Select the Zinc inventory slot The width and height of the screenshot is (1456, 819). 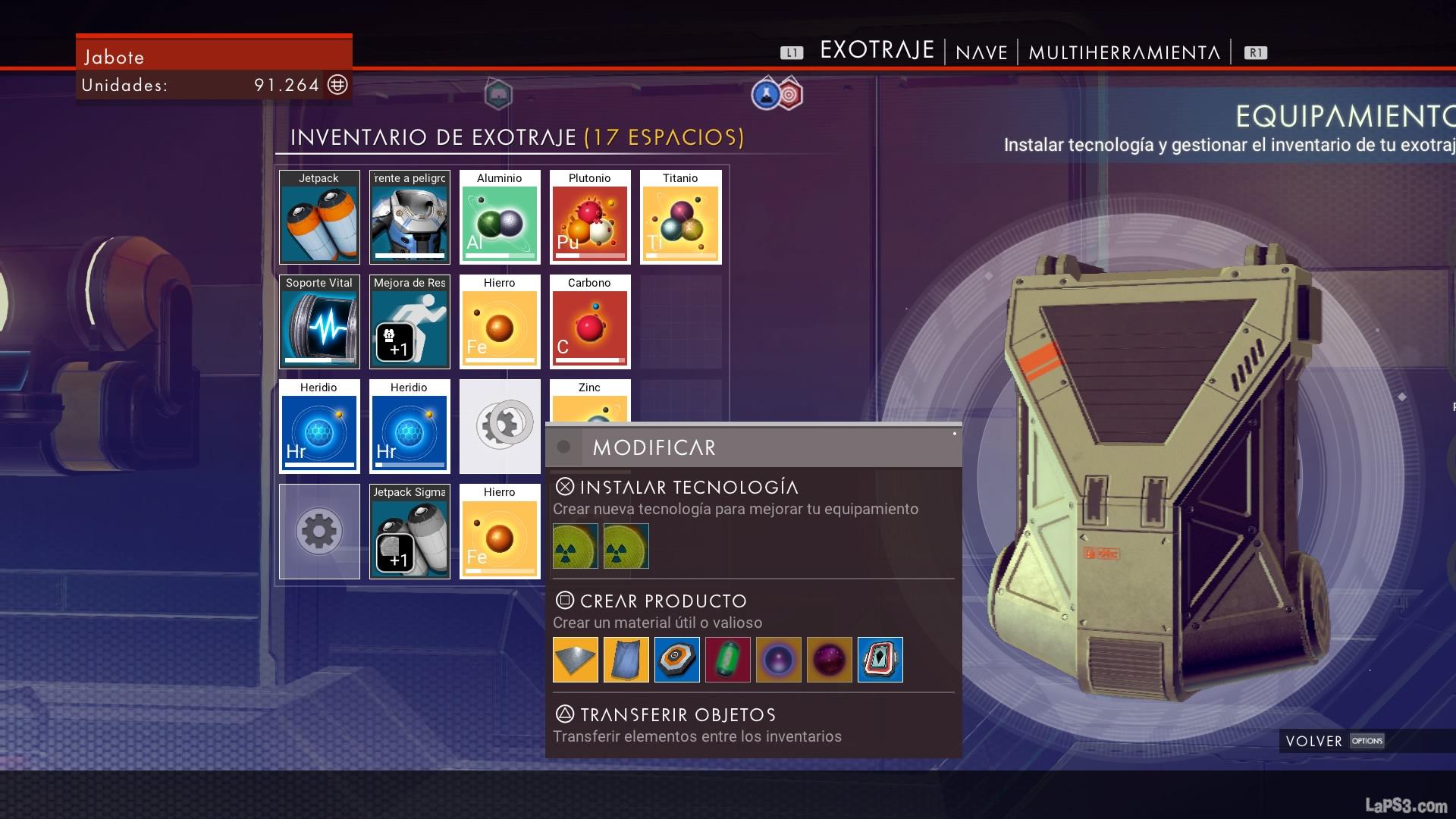click(590, 402)
